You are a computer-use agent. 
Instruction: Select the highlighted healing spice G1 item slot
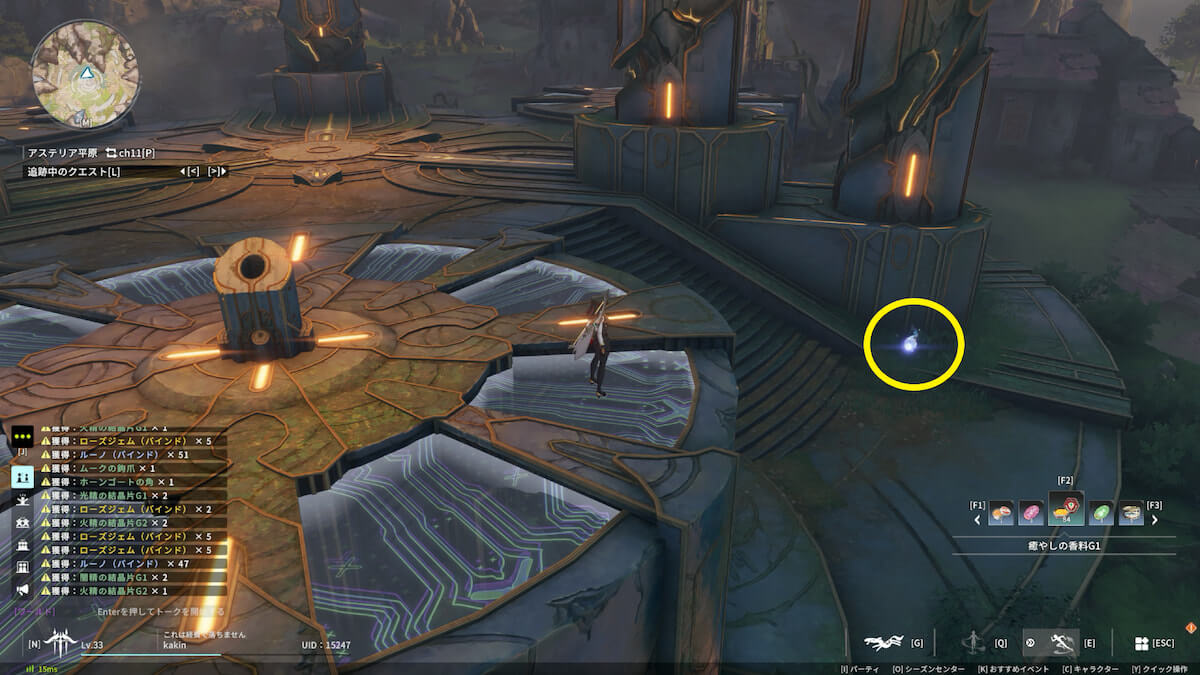pyautogui.click(x=1065, y=511)
